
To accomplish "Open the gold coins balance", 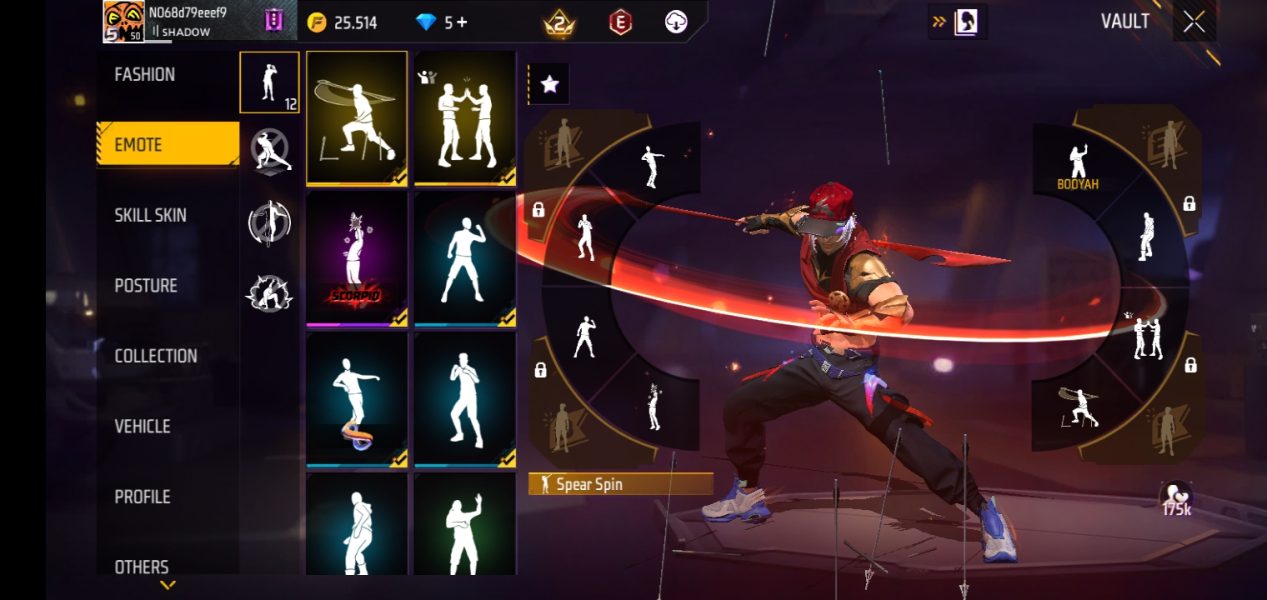I will [343, 22].
